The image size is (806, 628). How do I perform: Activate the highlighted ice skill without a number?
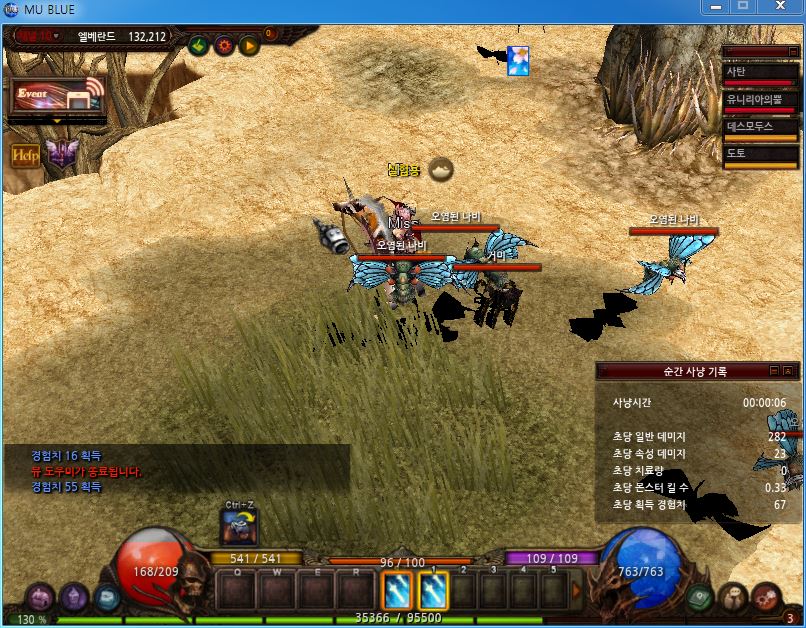point(398,591)
